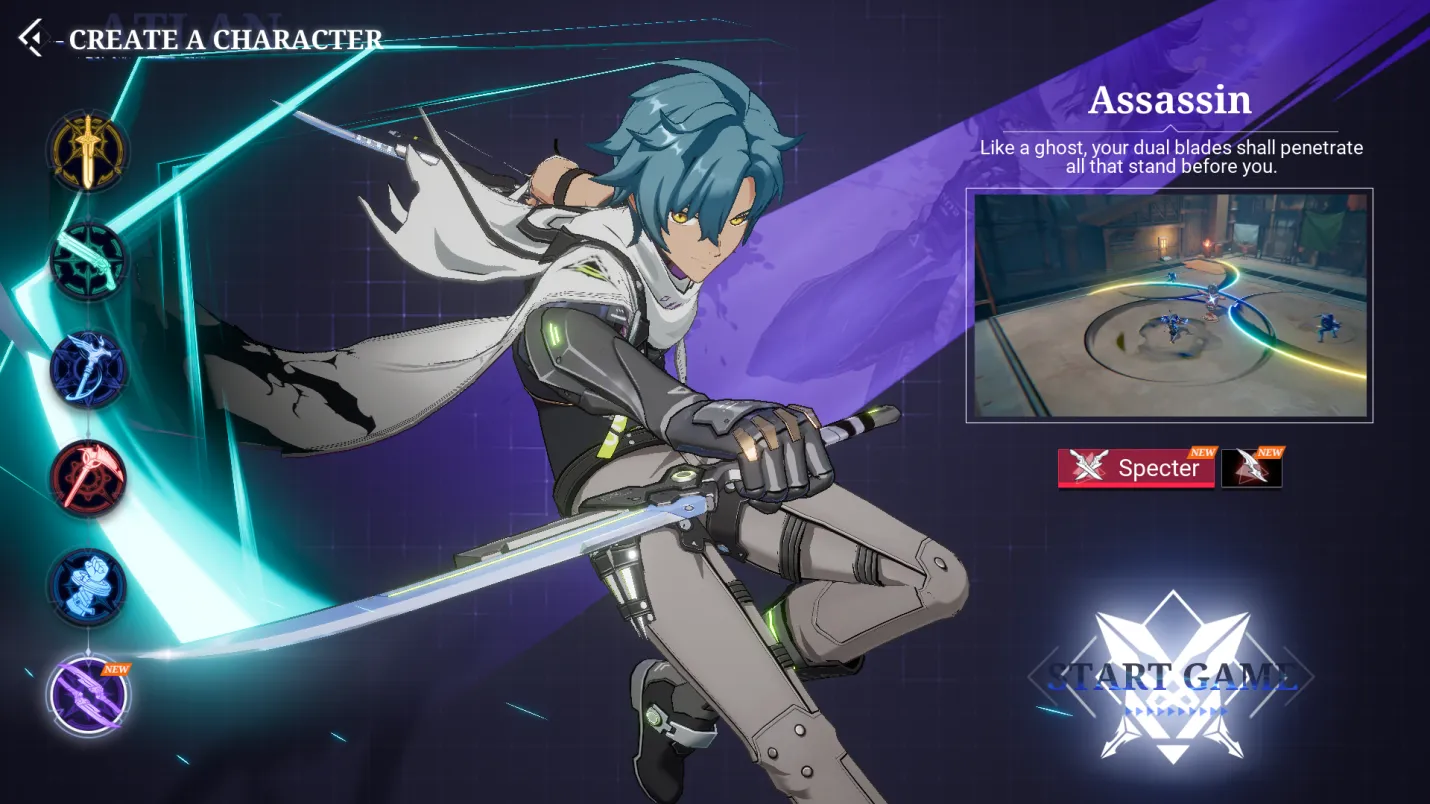Image resolution: width=1430 pixels, height=804 pixels.
Task: Select the Specter subclass tab
Action: coord(1136,468)
